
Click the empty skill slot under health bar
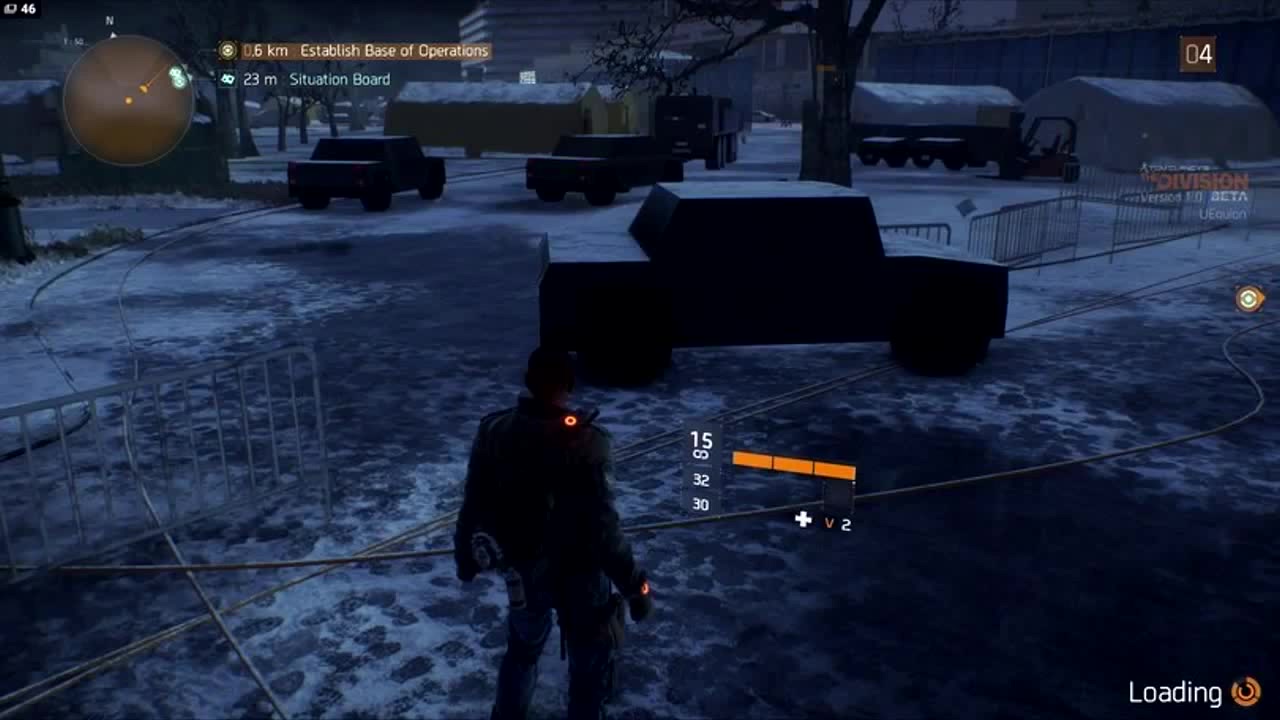[x=838, y=496]
